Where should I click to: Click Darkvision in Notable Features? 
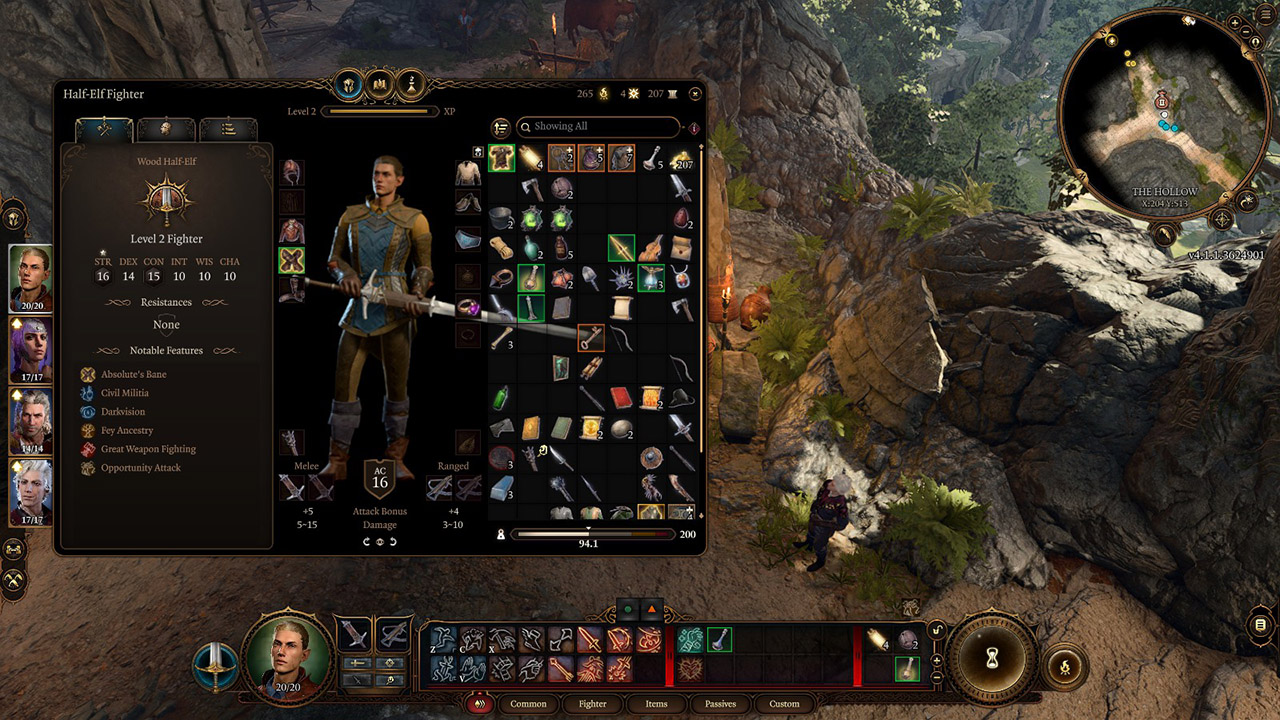click(89, 411)
